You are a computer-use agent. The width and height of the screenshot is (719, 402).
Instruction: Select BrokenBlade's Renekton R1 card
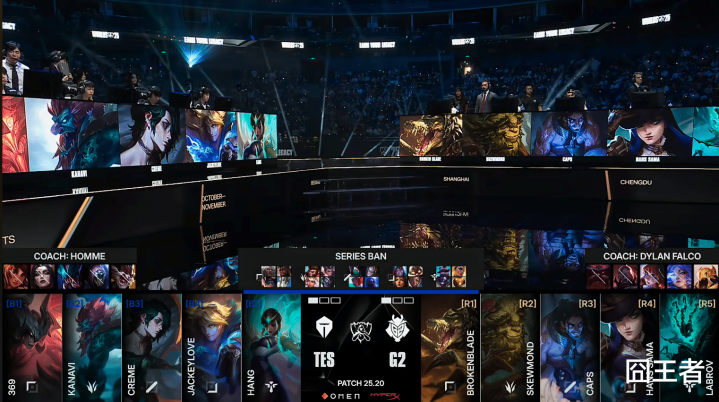[450, 345]
